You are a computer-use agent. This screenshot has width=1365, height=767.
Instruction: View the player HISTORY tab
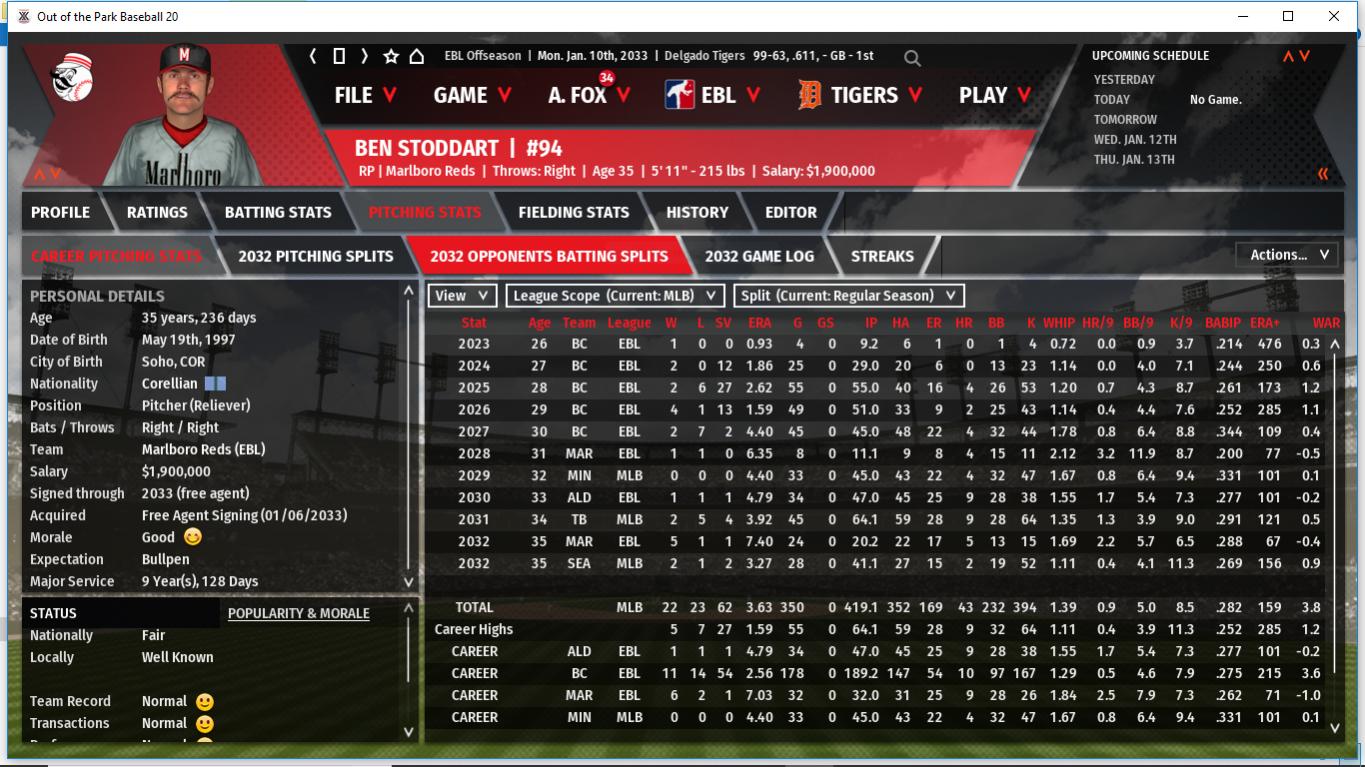(697, 212)
